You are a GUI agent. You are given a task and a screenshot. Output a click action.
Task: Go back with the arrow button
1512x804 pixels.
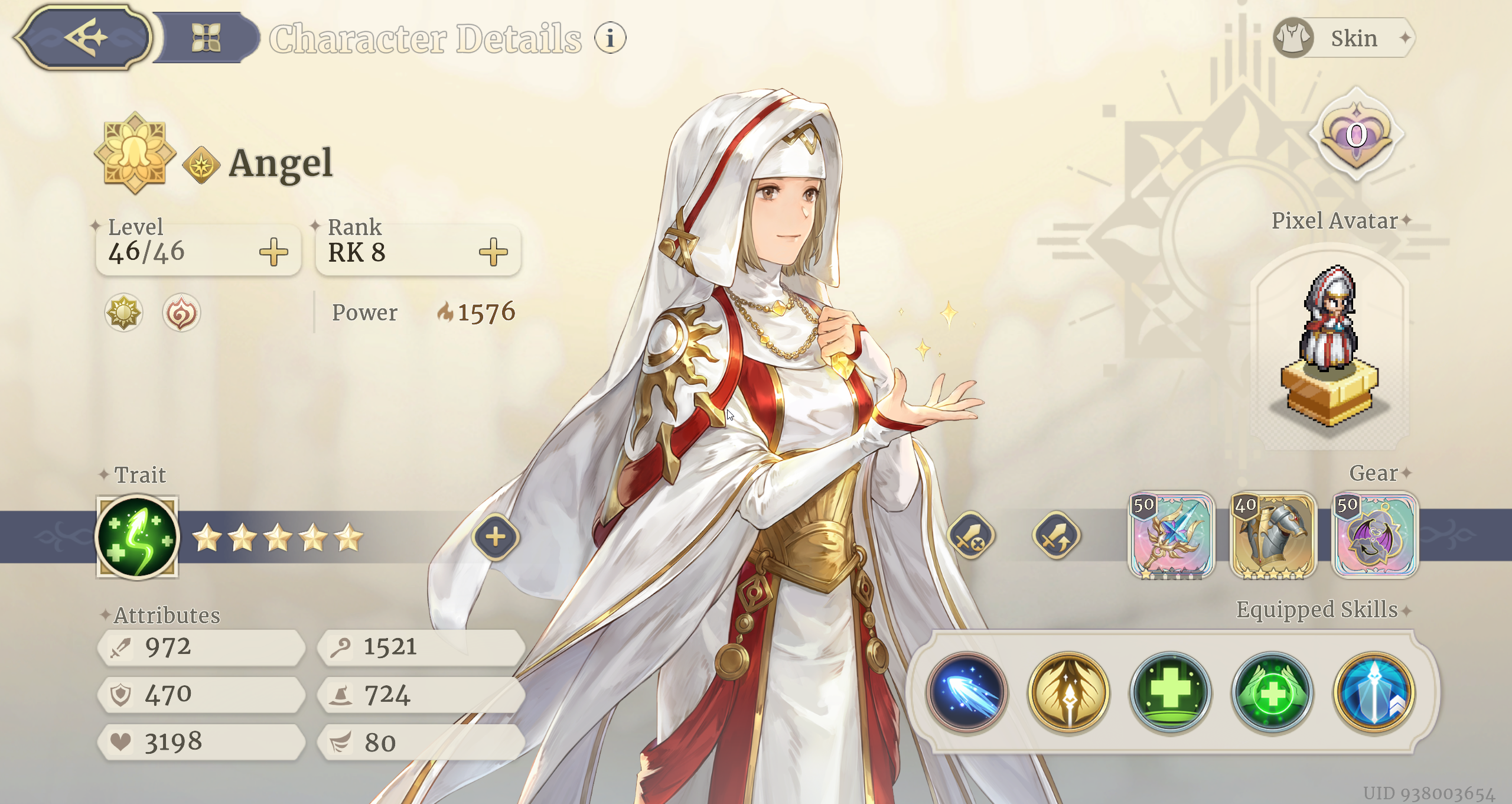click(x=84, y=38)
